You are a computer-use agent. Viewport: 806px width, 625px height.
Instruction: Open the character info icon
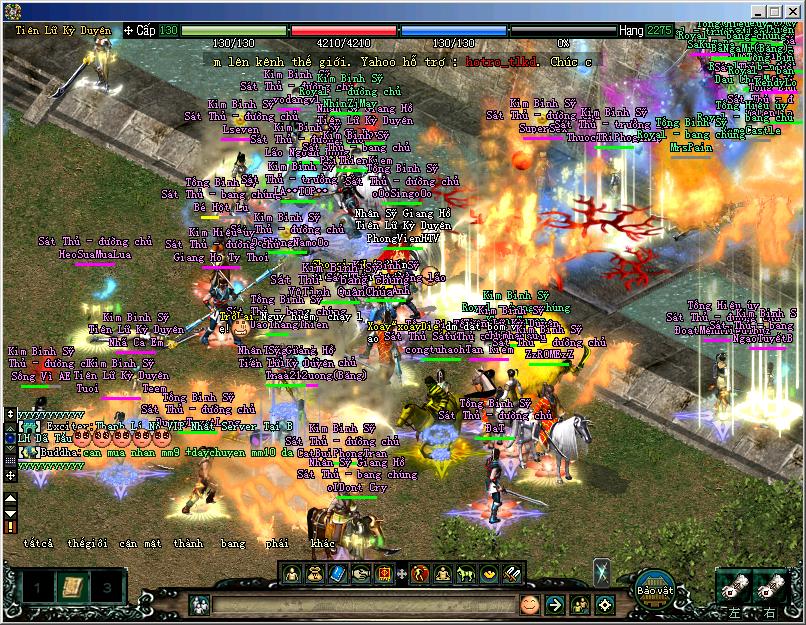point(292,574)
